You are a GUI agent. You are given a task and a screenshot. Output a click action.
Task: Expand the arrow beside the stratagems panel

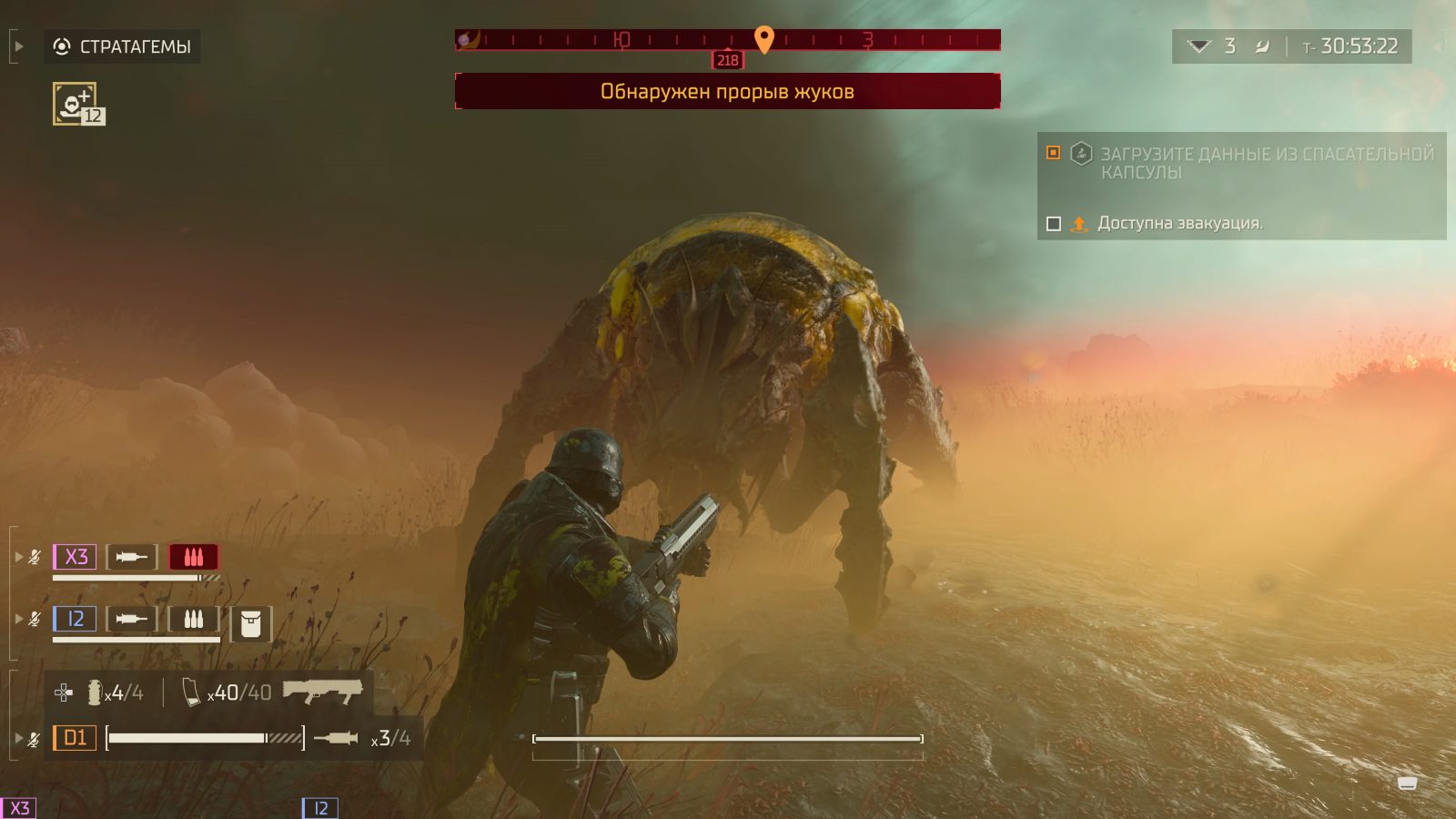click(18, 46)
